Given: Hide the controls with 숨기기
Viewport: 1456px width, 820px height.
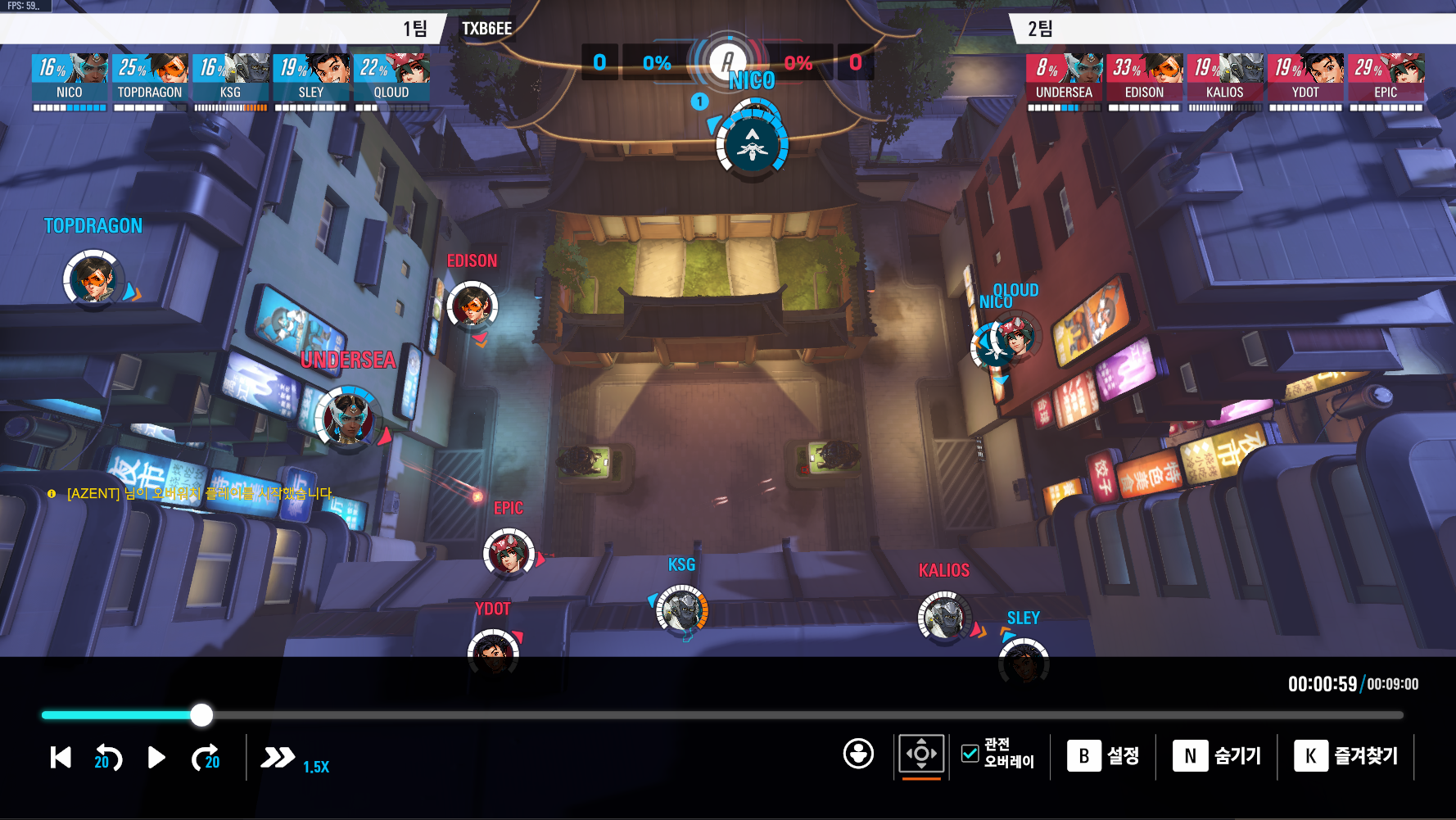Looking at the screenshot, I should 1217,756.
